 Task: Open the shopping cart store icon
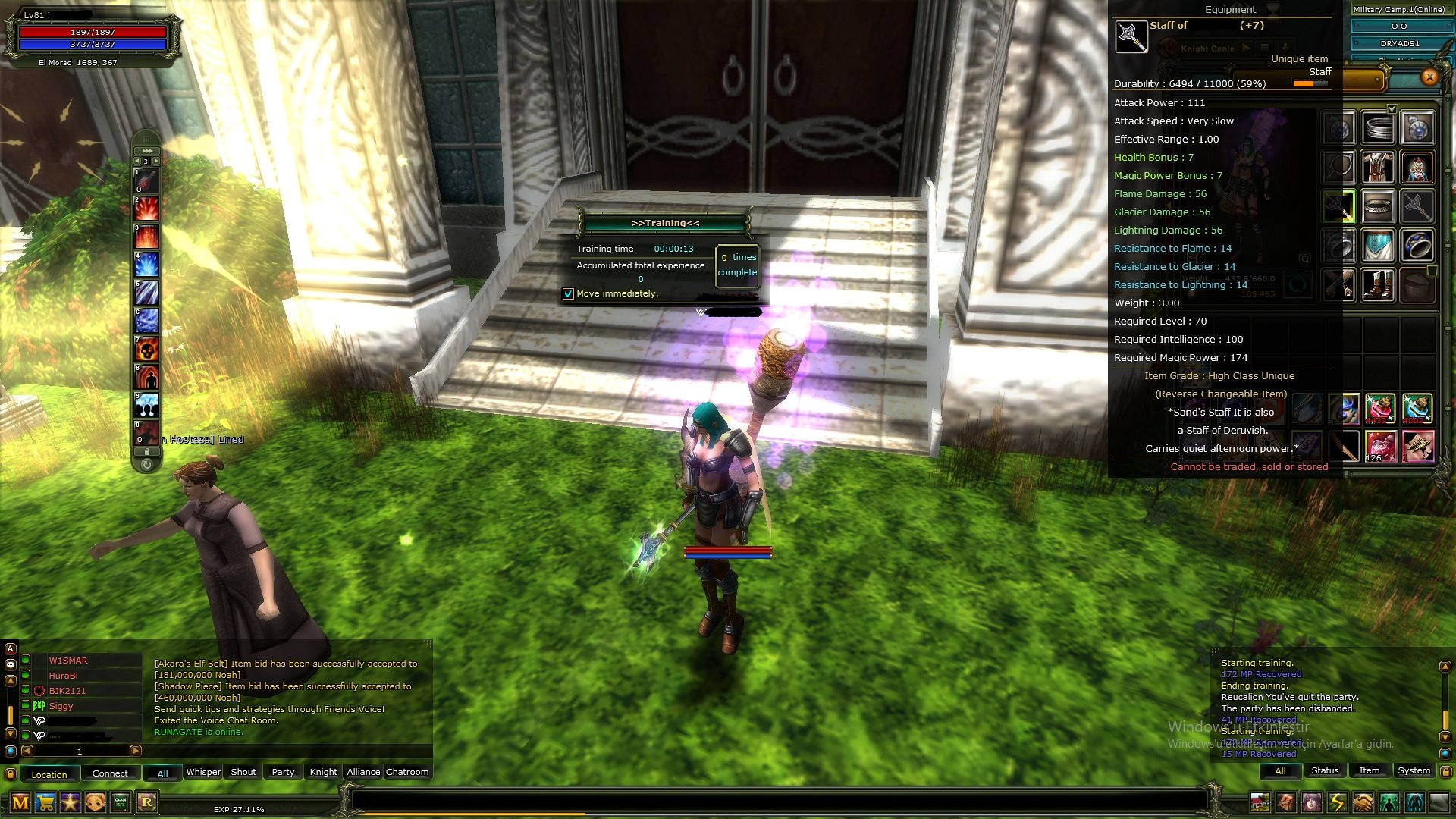45,802
